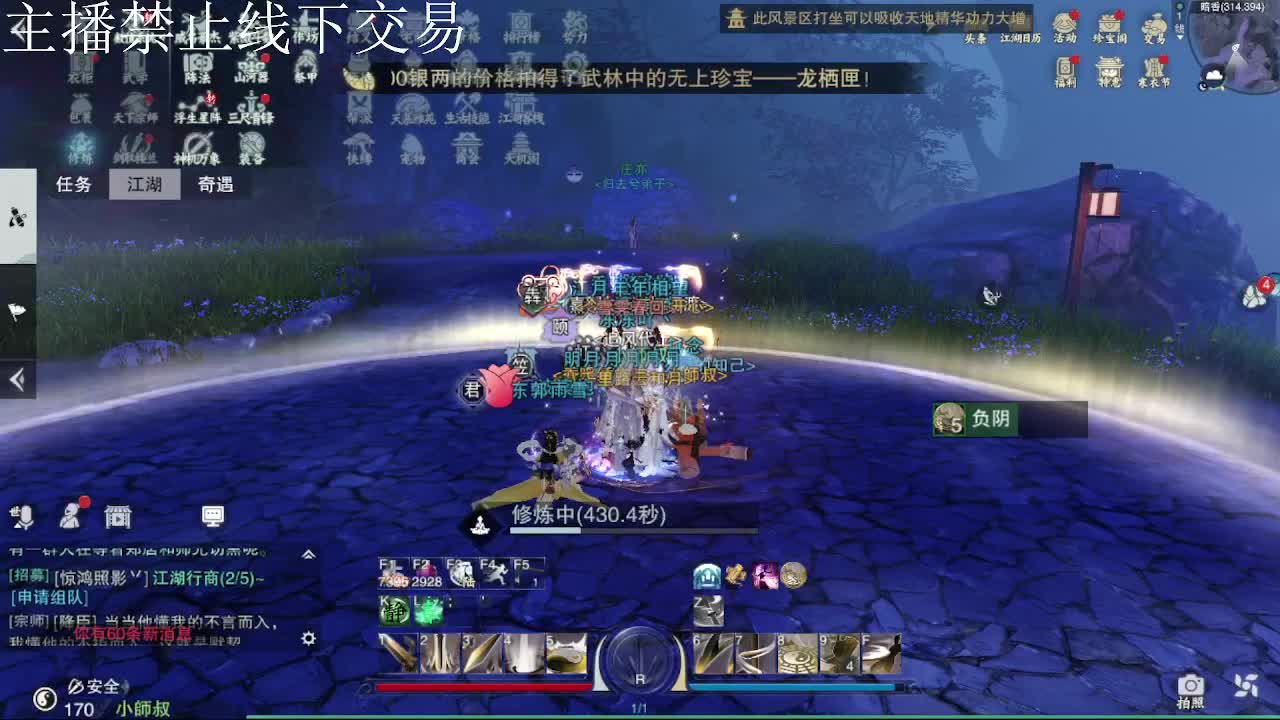Switch to the 奇遇 tab
1280x720 pixels.
coord(216,186)
